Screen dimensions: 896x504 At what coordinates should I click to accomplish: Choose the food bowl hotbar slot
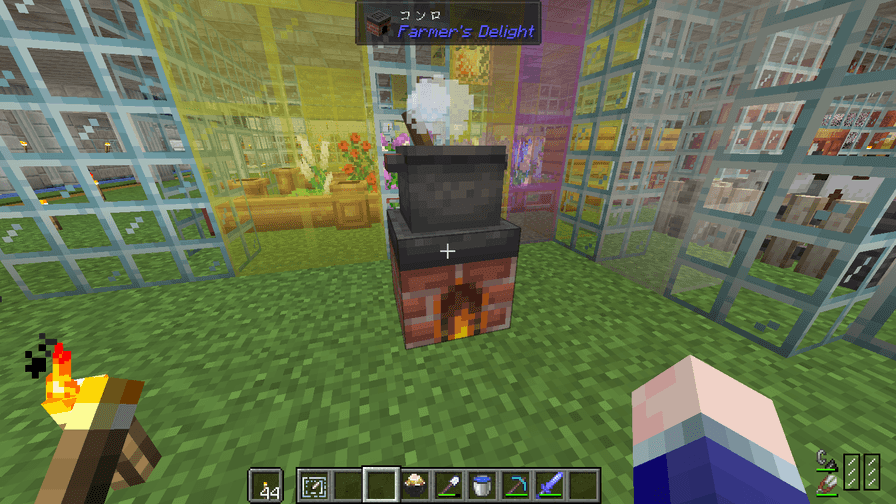click(415, 485)
